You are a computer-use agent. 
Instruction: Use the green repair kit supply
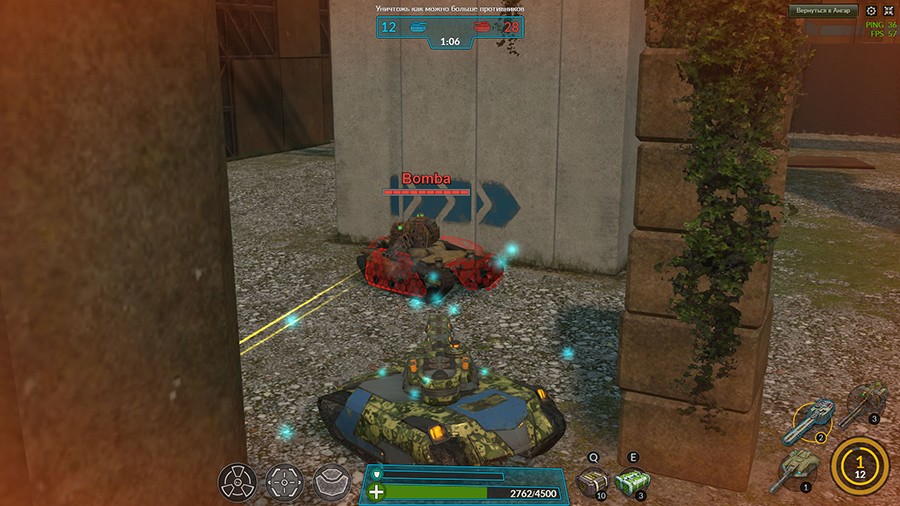tap(631, 482)
